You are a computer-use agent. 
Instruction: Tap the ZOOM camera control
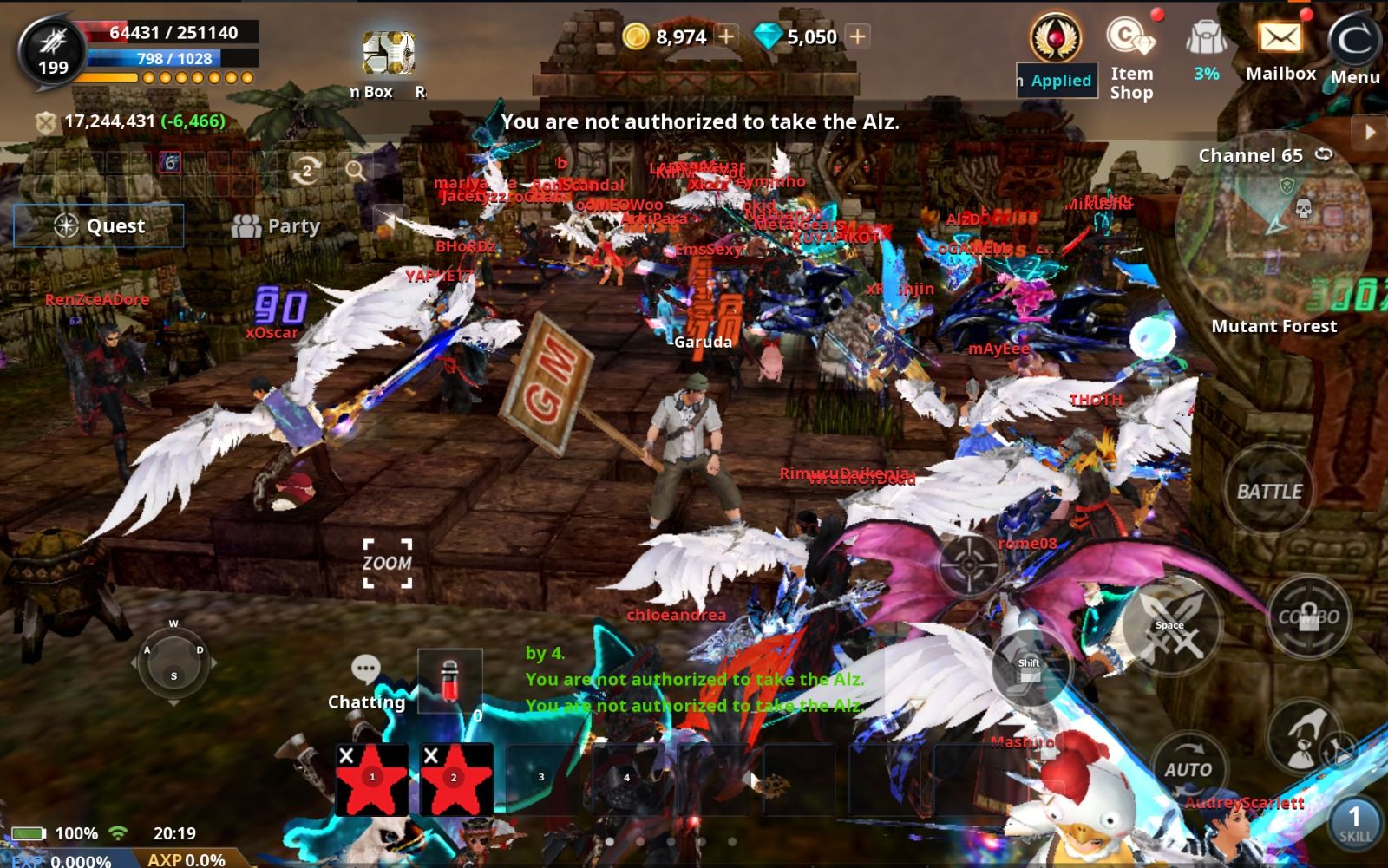387,563
